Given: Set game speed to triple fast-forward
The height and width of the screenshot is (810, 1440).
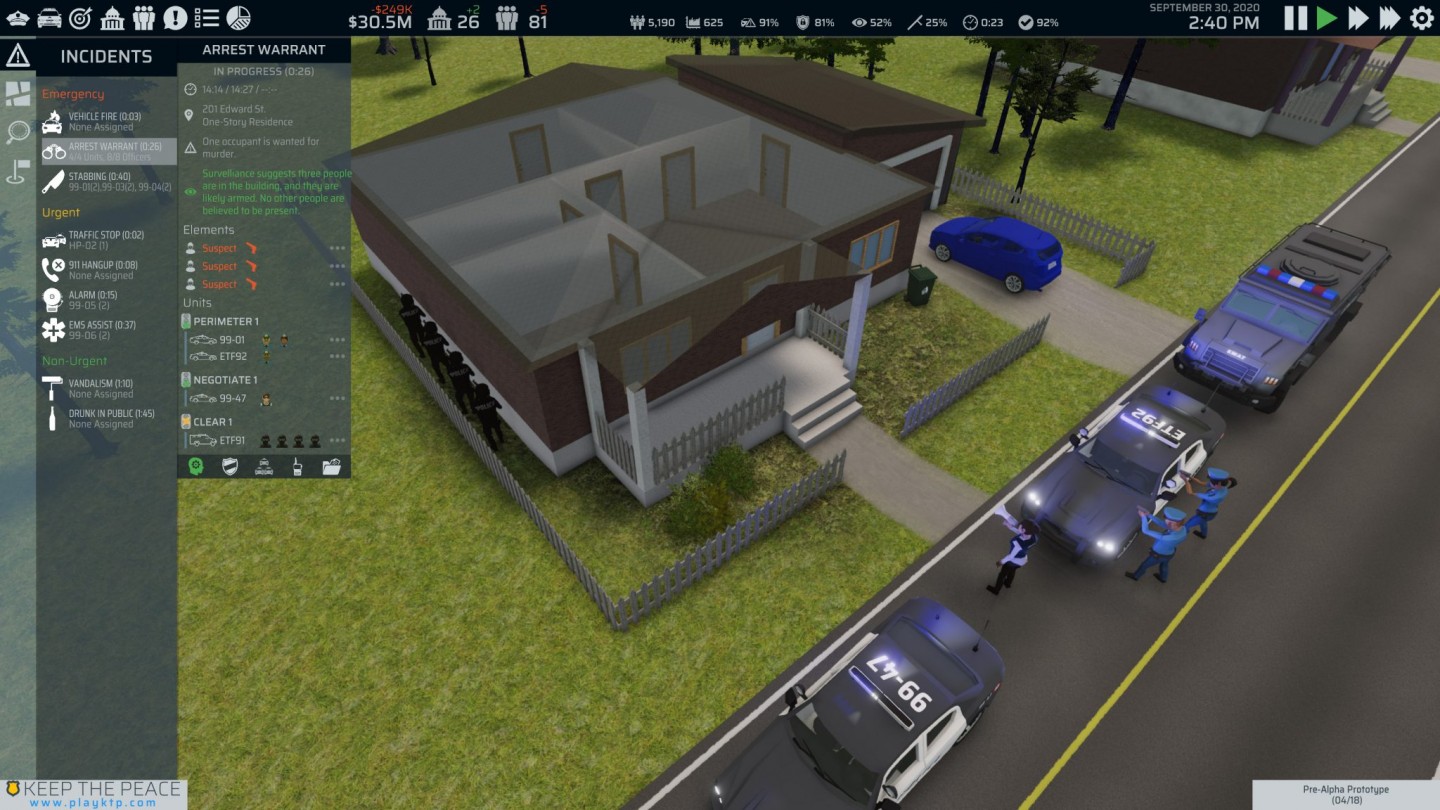Looking at the screenshot, I should (1390, 18).
